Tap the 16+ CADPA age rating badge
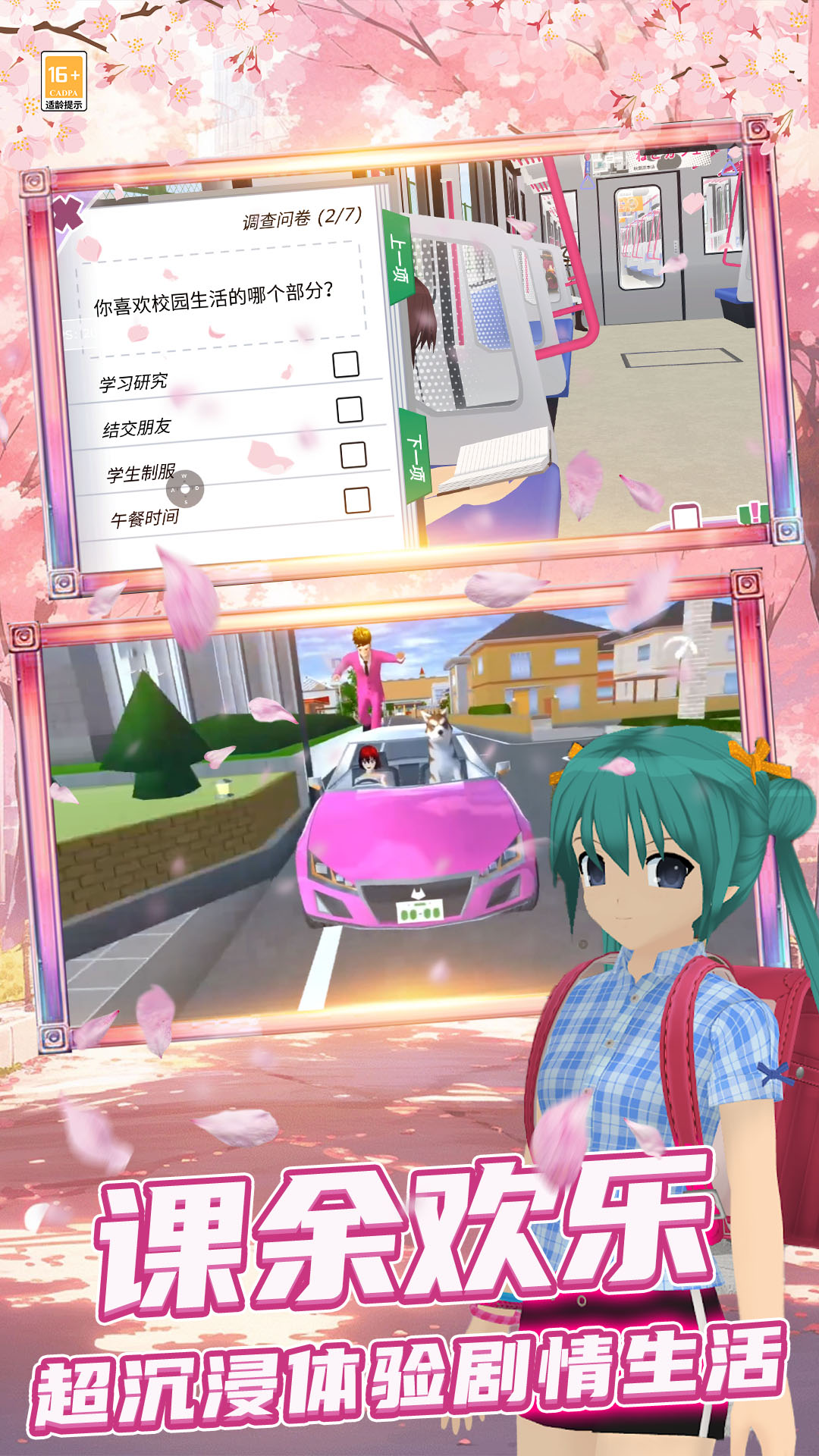819x1456 pixels. (x=64, y=82)
